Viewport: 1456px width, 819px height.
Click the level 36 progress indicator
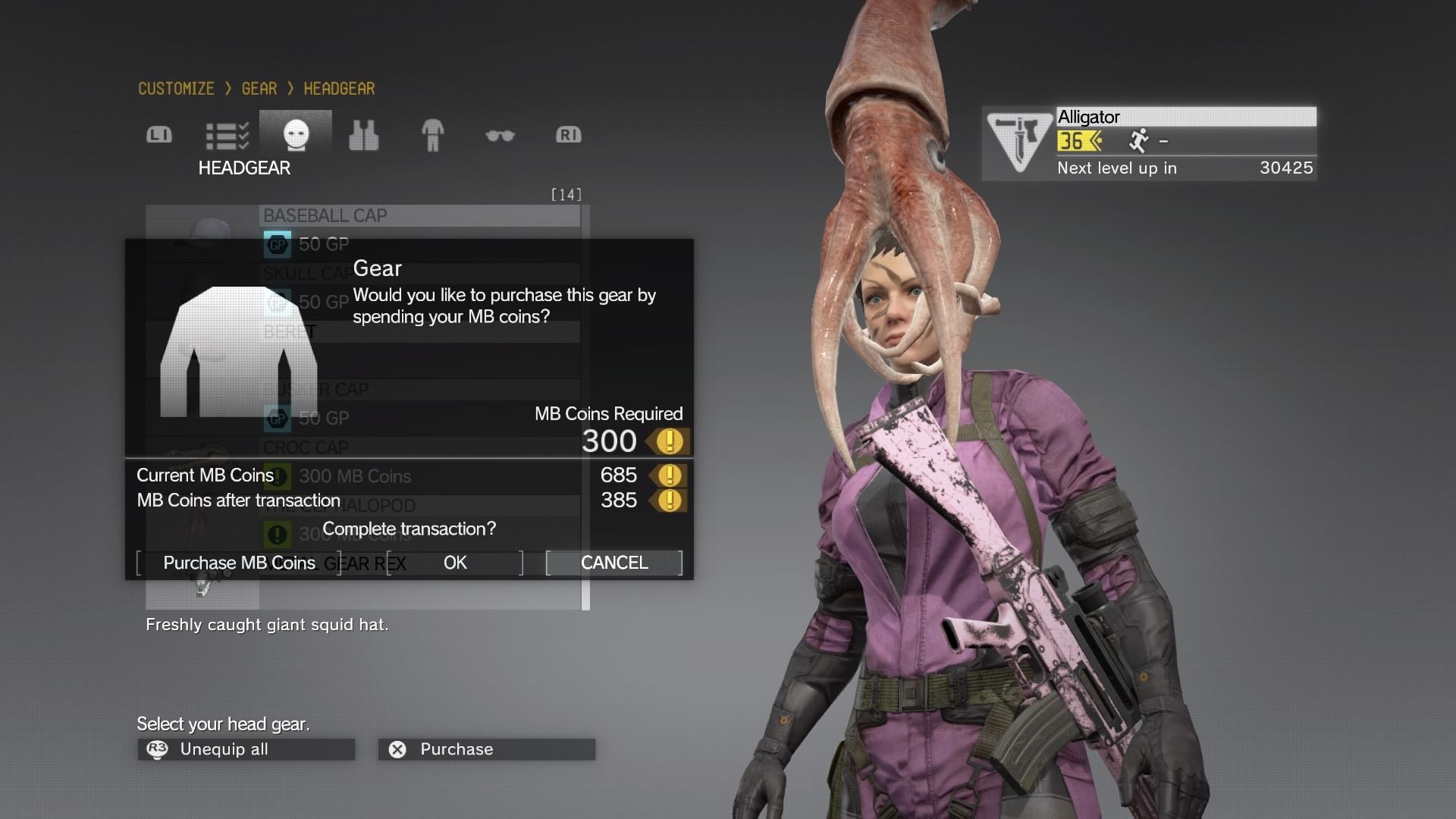tap(1079, 141)
